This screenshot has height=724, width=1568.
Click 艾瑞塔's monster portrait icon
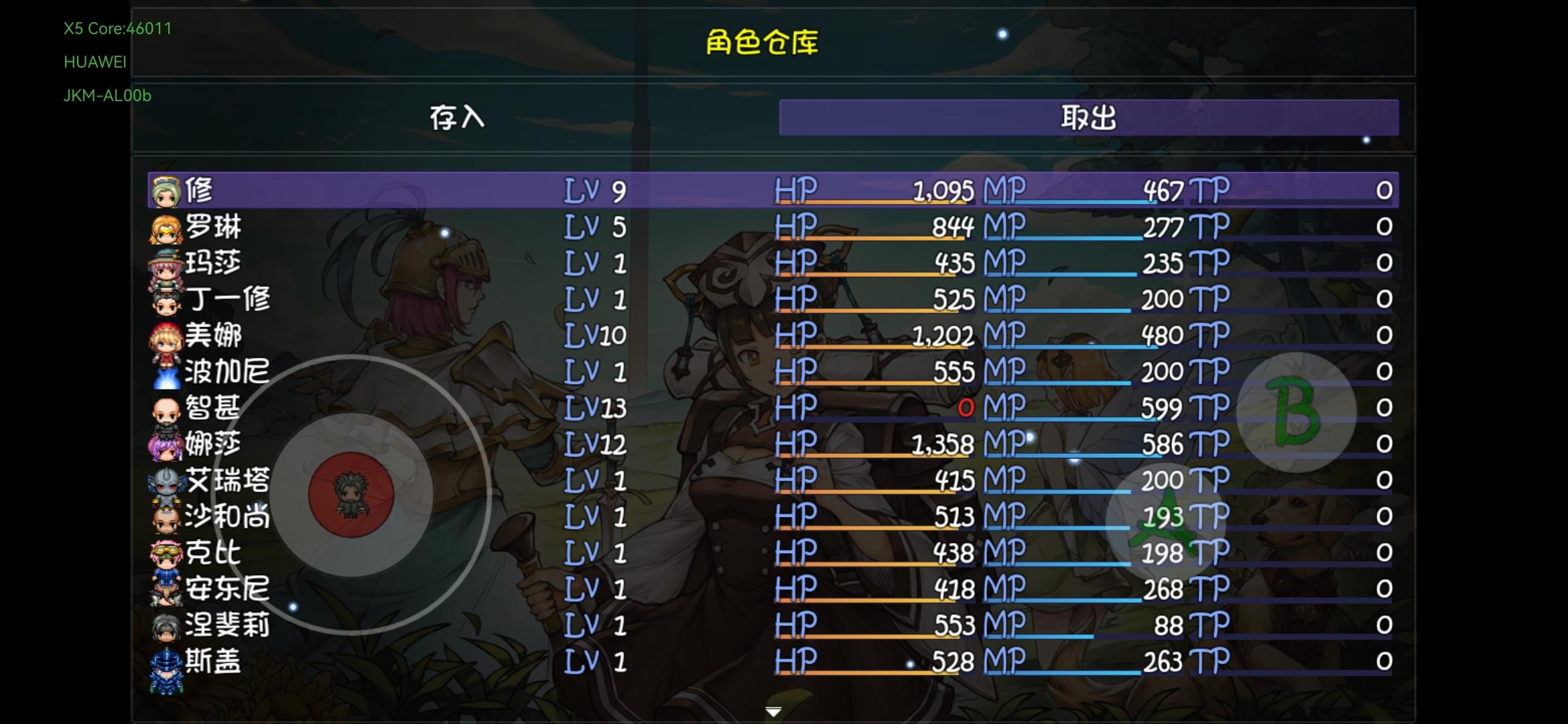168,481
